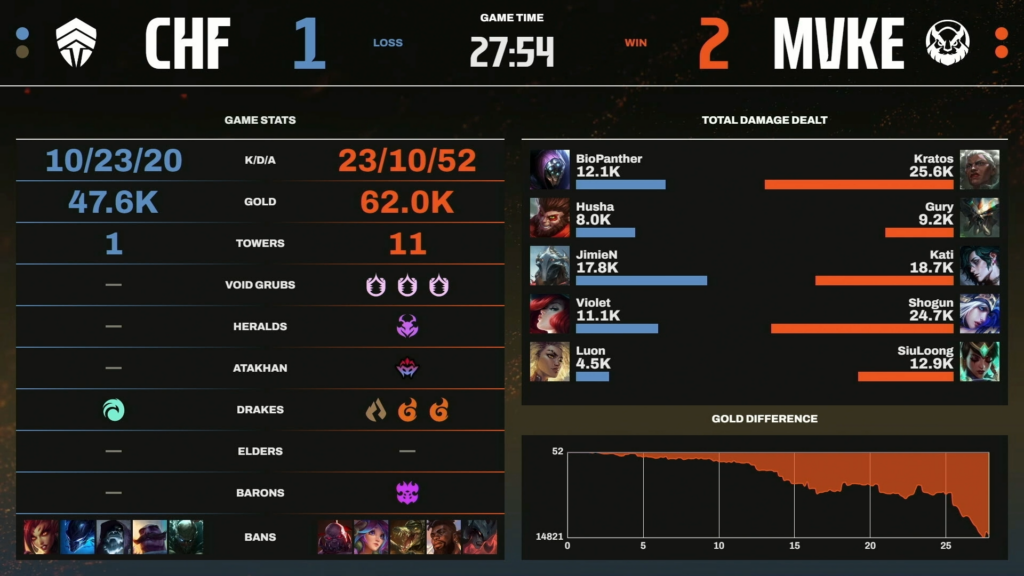Click MVKE's Atakhan icon

coord(407,368)
